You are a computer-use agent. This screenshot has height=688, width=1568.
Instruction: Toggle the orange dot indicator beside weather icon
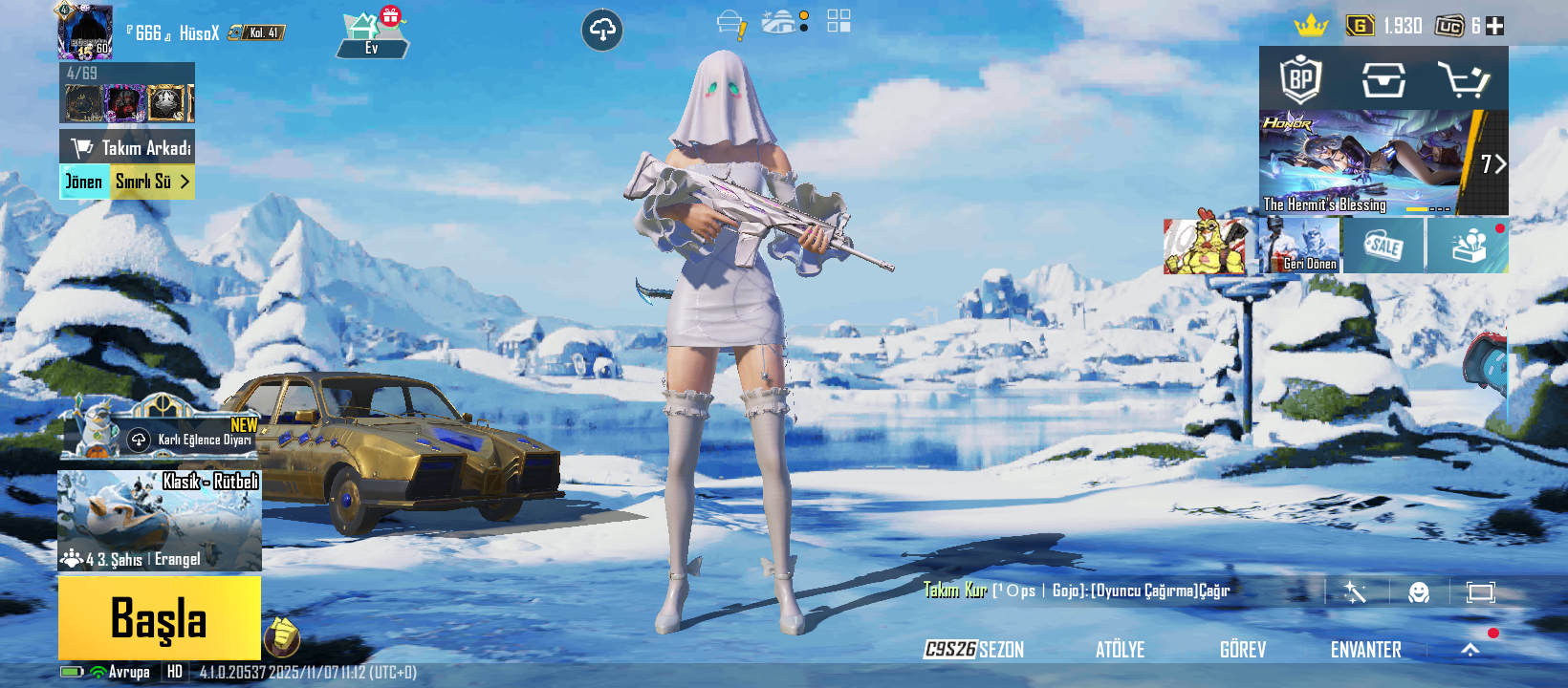pyautogui.click(x=803, y=16)
